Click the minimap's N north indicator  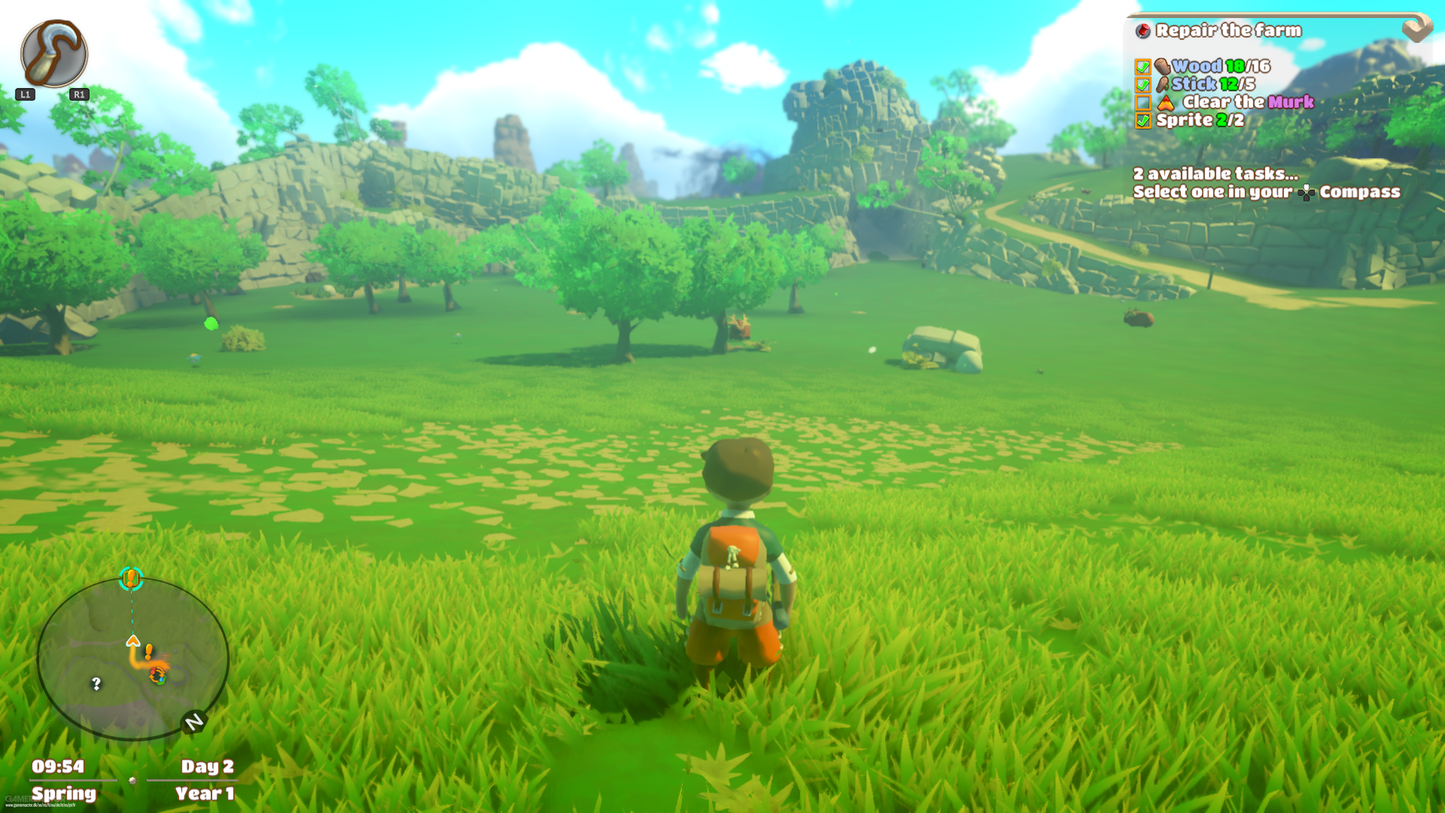[x=193, y=722]
